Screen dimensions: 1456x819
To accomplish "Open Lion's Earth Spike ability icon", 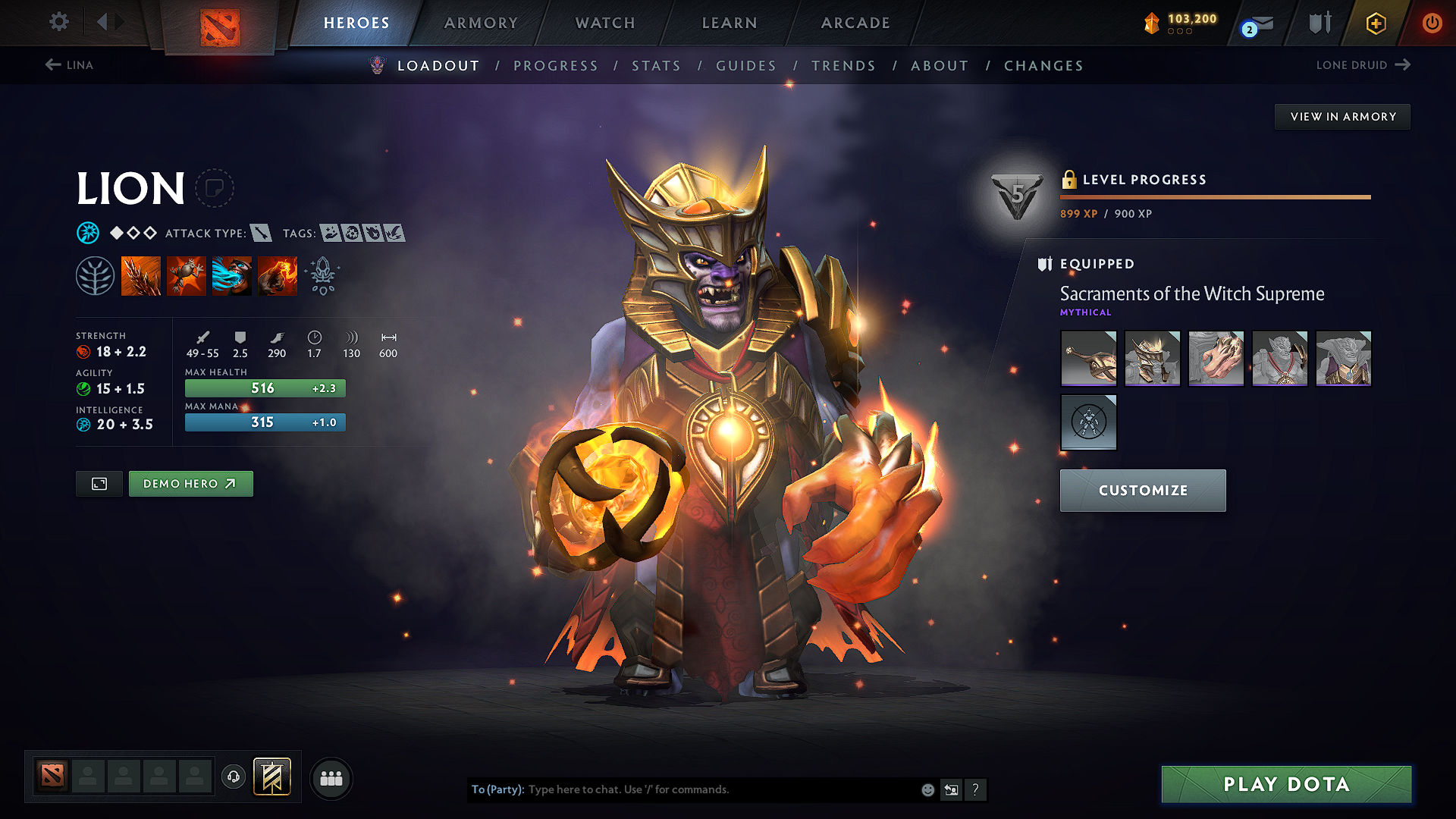I will [x=141, y=275].
